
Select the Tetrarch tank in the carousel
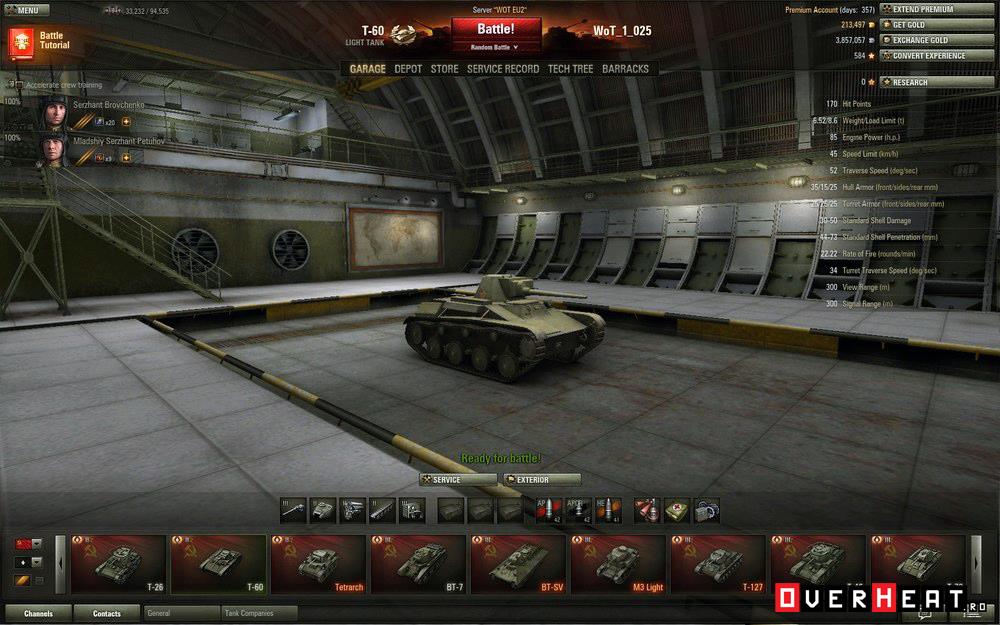[x=318, y=565]
